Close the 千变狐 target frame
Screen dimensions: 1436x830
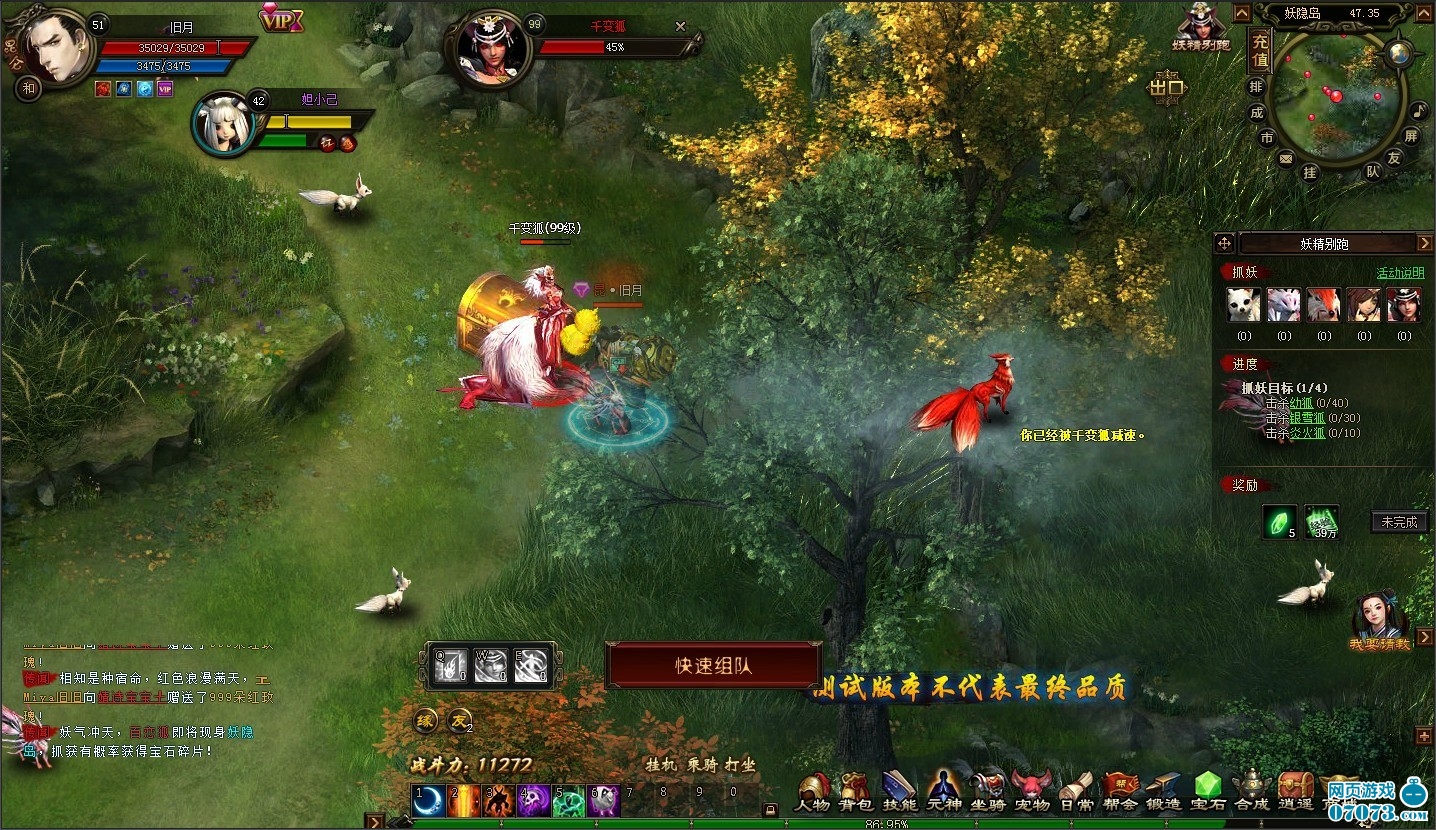(x=681, y=27)
